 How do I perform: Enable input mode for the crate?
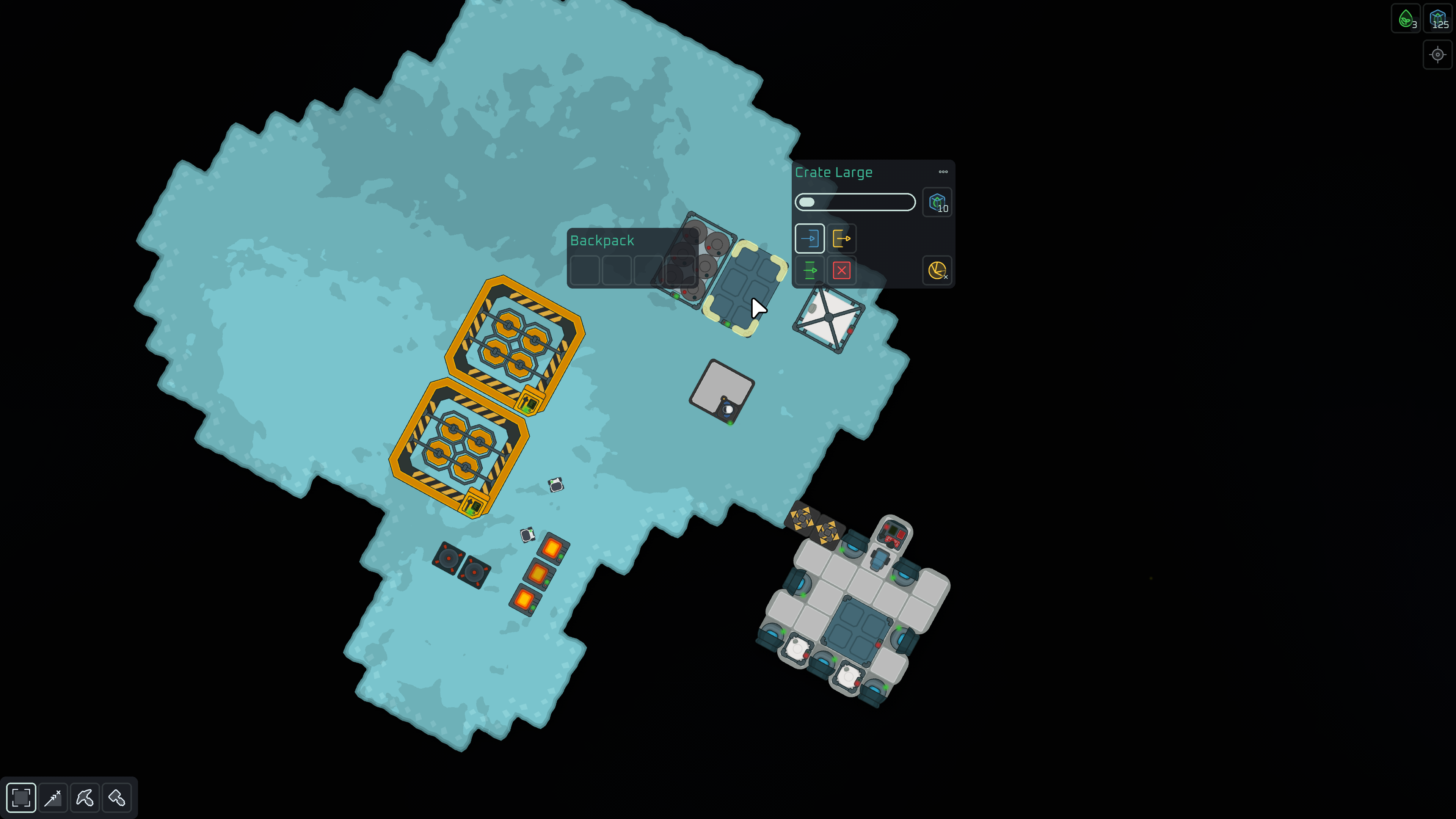pyautogui.click(x=810, y=238)
